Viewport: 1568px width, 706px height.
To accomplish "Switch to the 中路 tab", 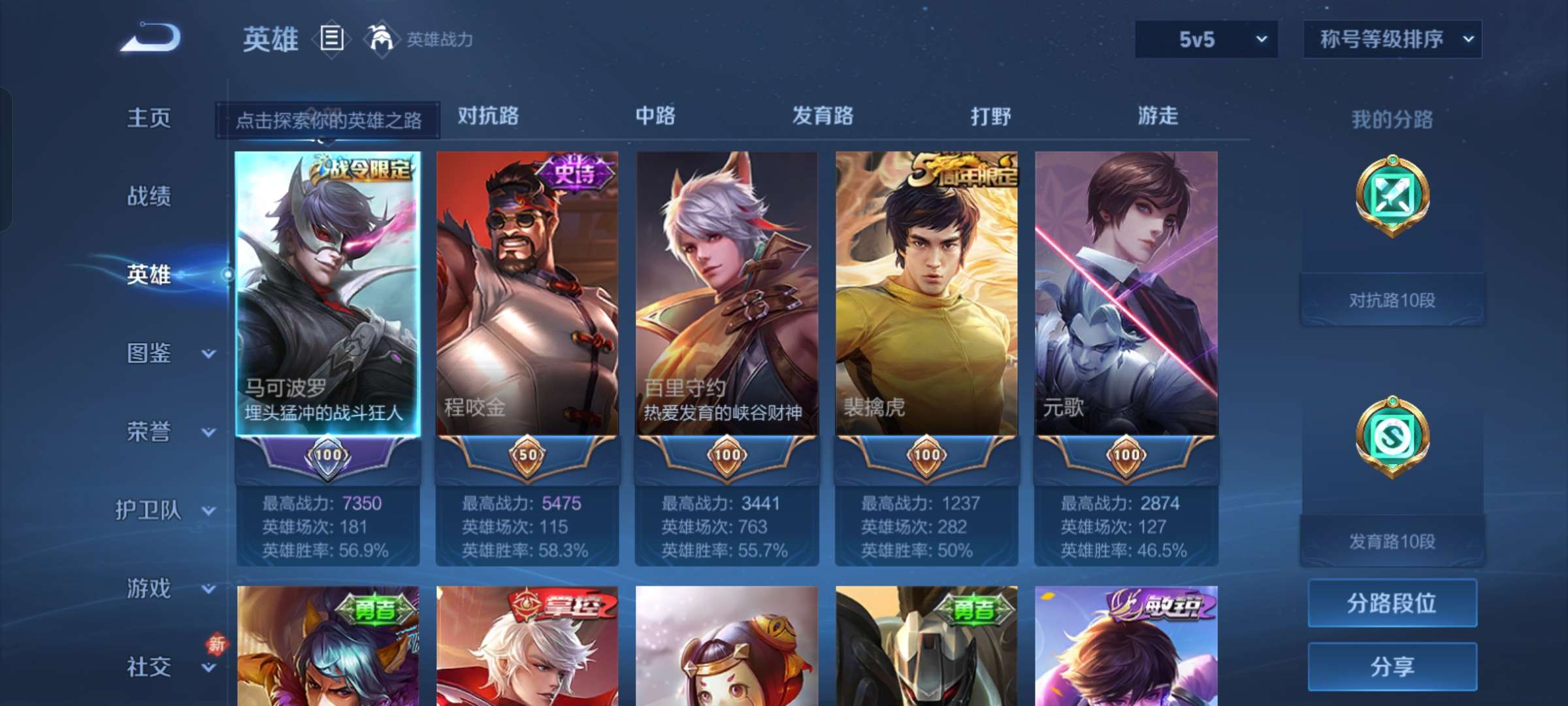I will pyautogui.click(x=655, y=116).
